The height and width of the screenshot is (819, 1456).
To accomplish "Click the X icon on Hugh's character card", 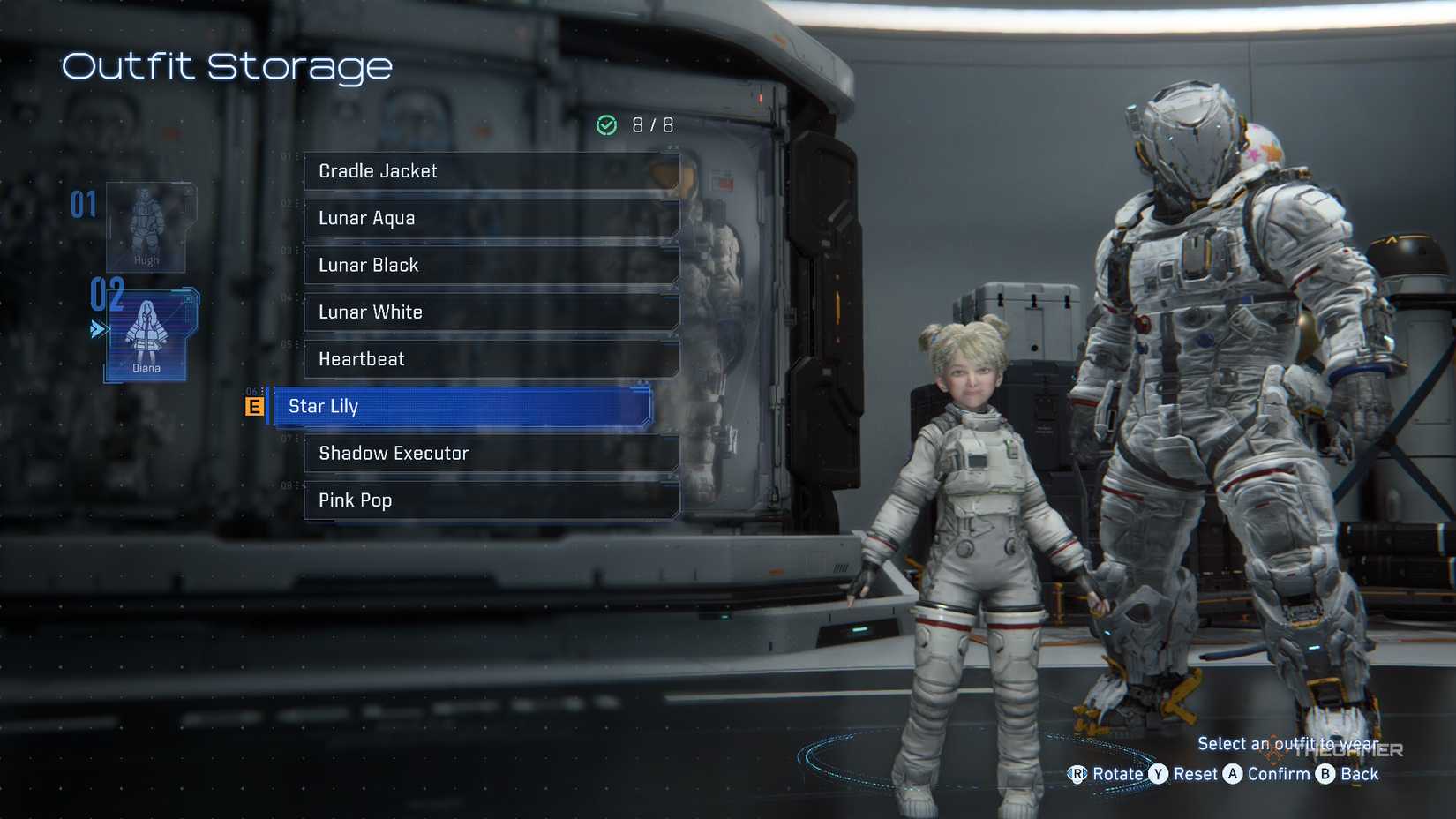I will point(187,190).
